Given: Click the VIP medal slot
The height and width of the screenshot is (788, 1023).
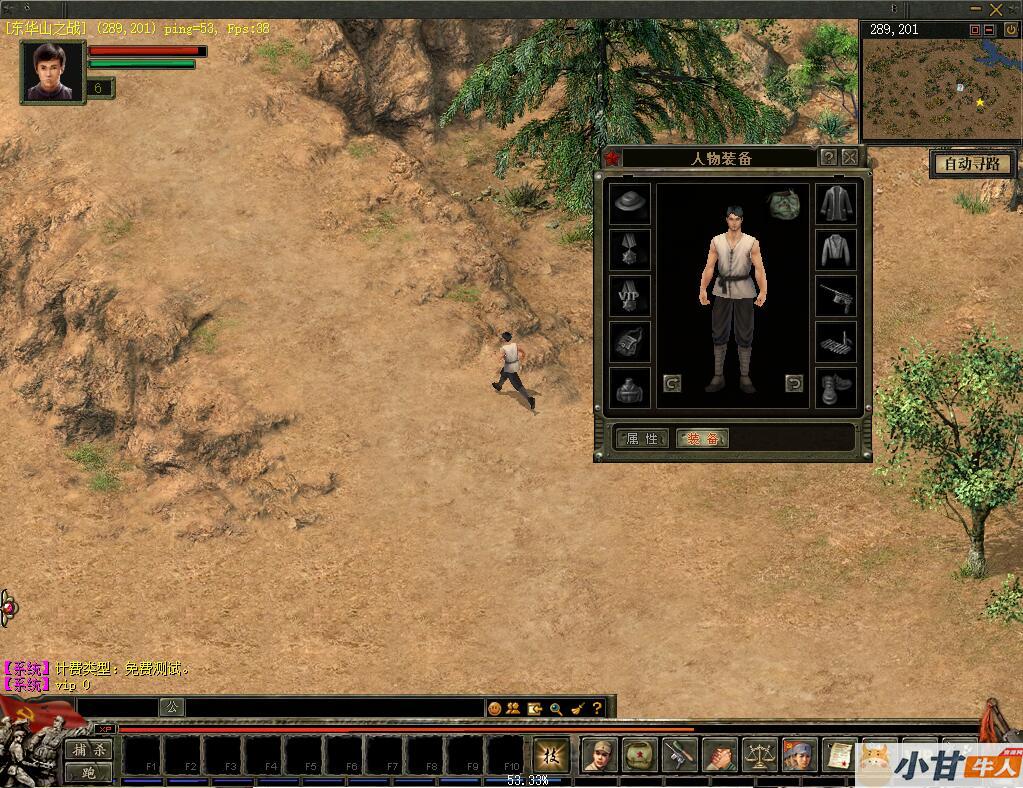Looking at the screenshot, I should [x=630, y=296].
